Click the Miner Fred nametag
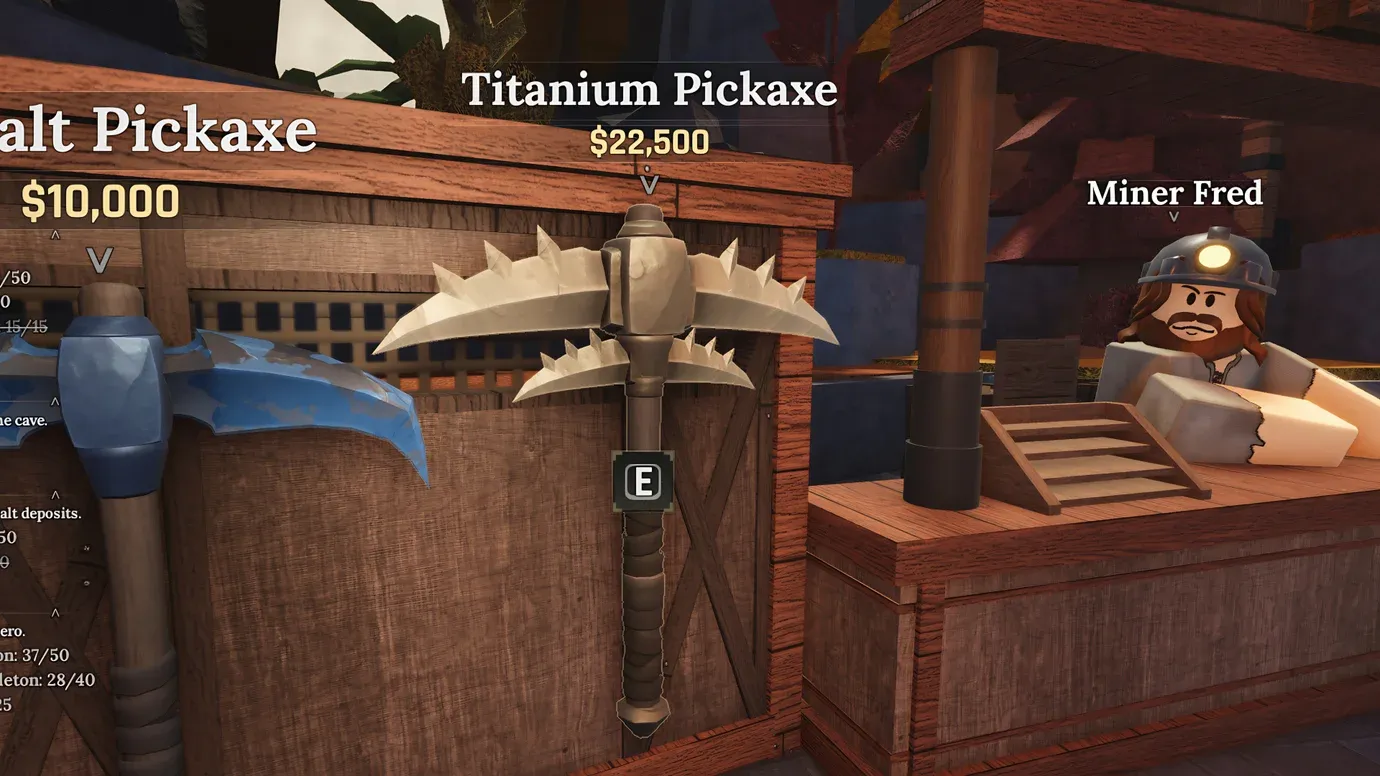The image size is (1380, 776). 1175,193
